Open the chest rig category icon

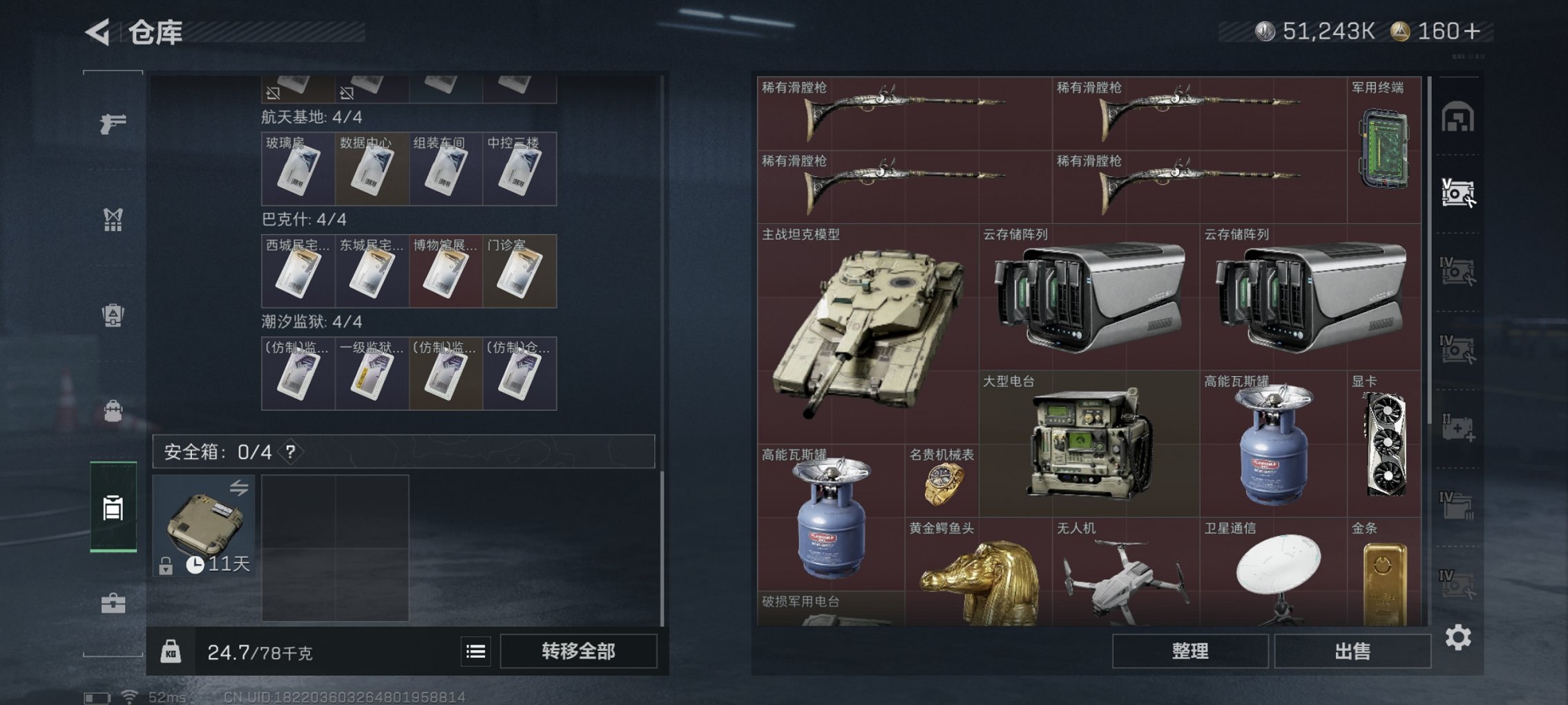pyautogui.click(x=113, y=220)
